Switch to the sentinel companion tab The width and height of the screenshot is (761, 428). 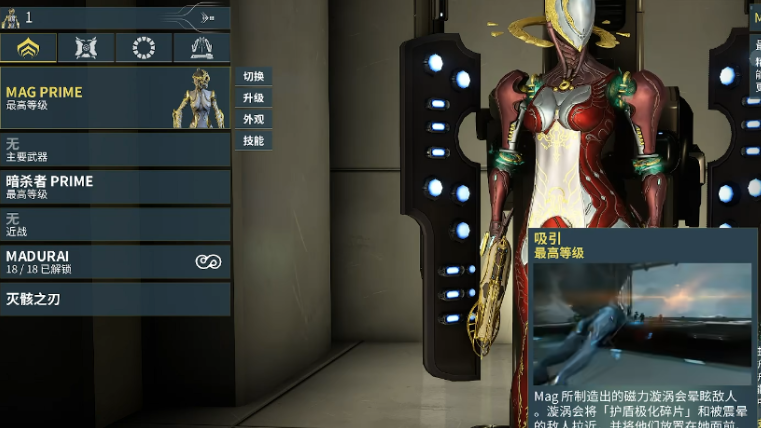click(x=86, y=47)
